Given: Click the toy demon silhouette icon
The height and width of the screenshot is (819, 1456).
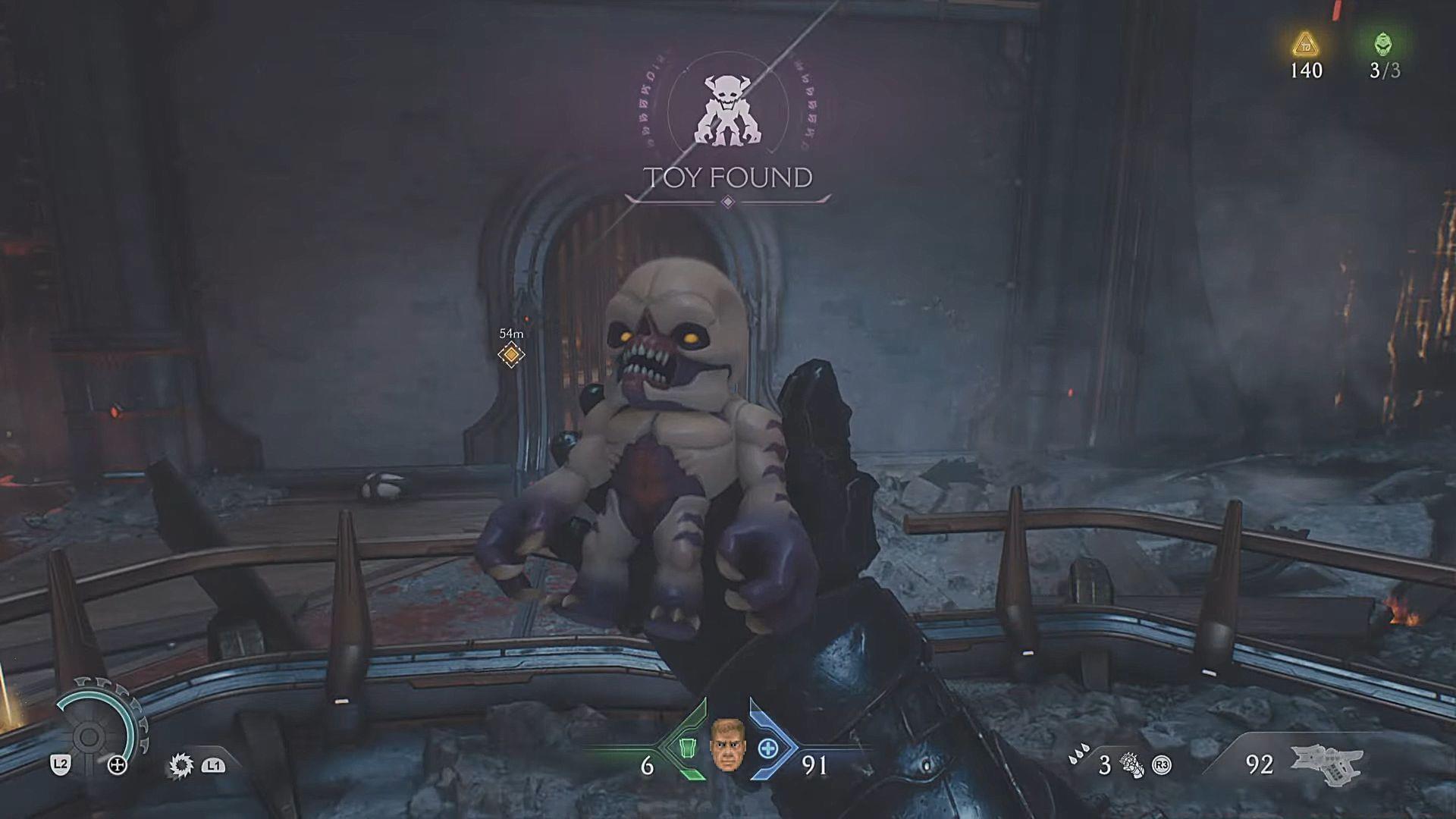Looking at the screenshot, I should 727,110.
